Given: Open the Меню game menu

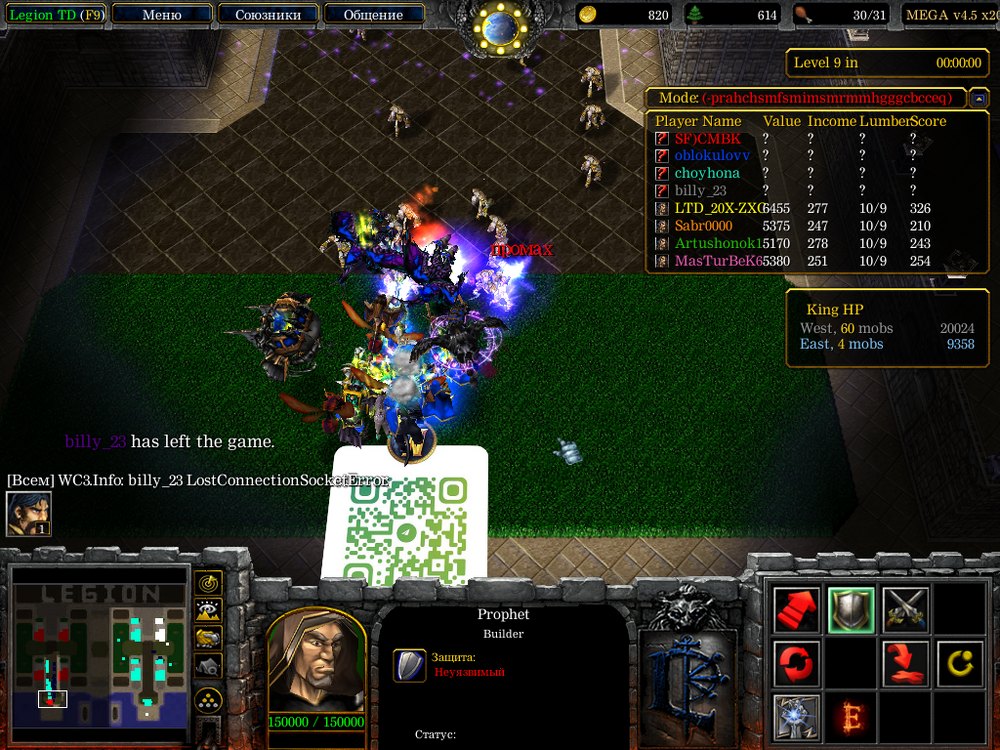Looking at the screenshot, I should tap(162, 15).
